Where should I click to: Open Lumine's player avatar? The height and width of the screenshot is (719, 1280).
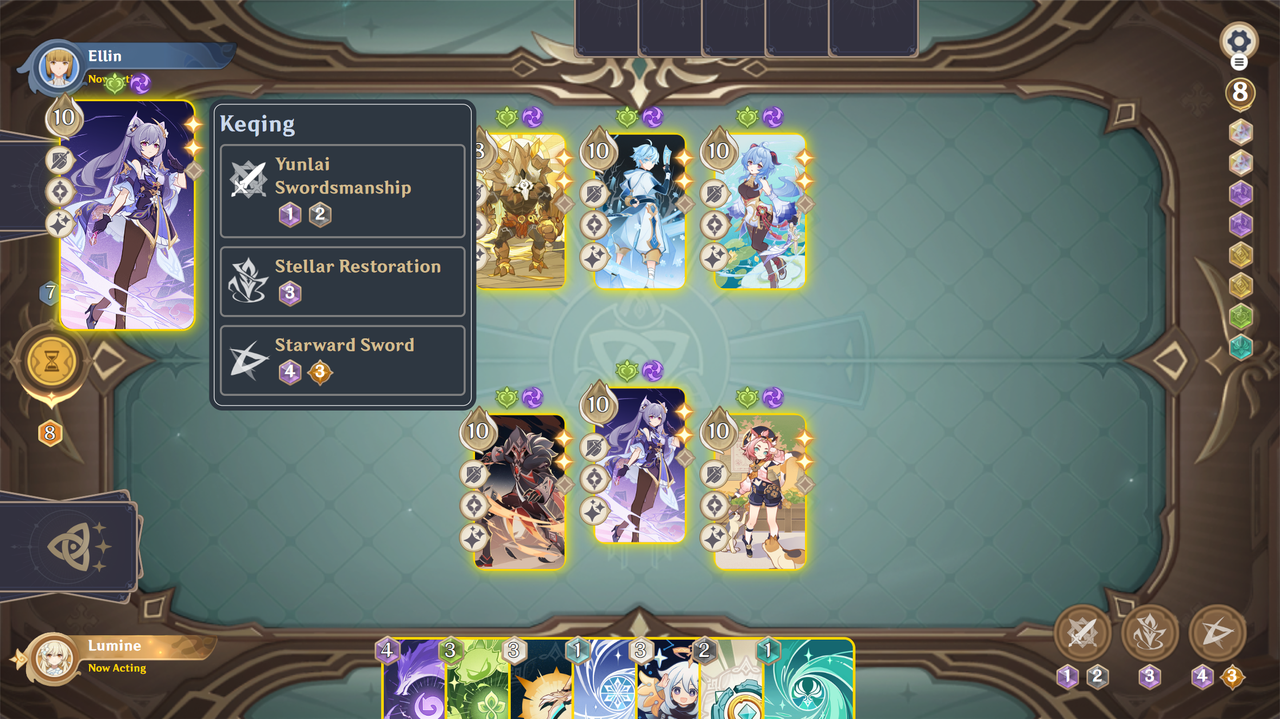[52, 659]
